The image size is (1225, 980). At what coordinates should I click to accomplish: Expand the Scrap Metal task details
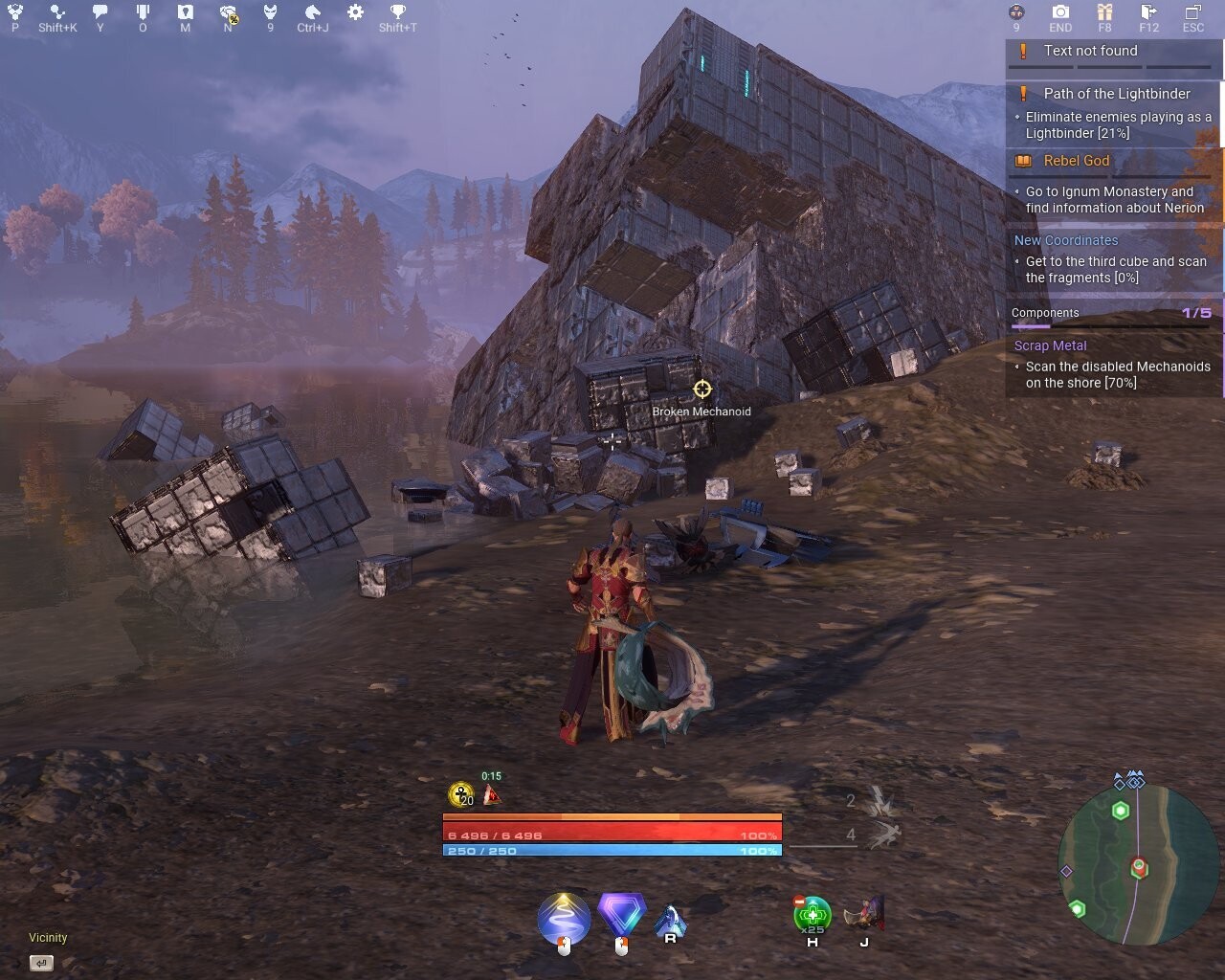click(1050, 345)
